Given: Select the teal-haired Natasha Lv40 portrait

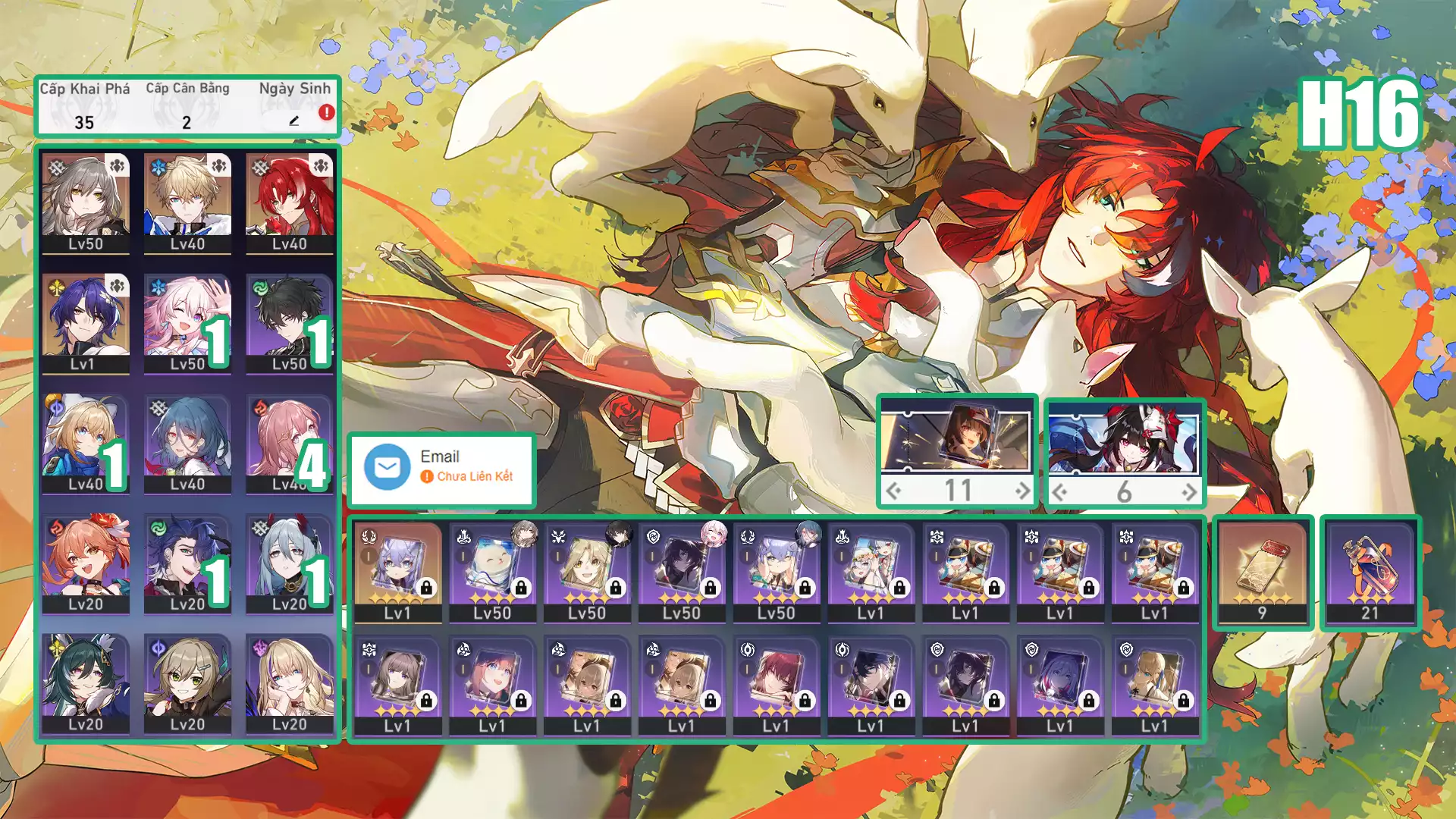Looking at the screenshot, I should [187, 444].
